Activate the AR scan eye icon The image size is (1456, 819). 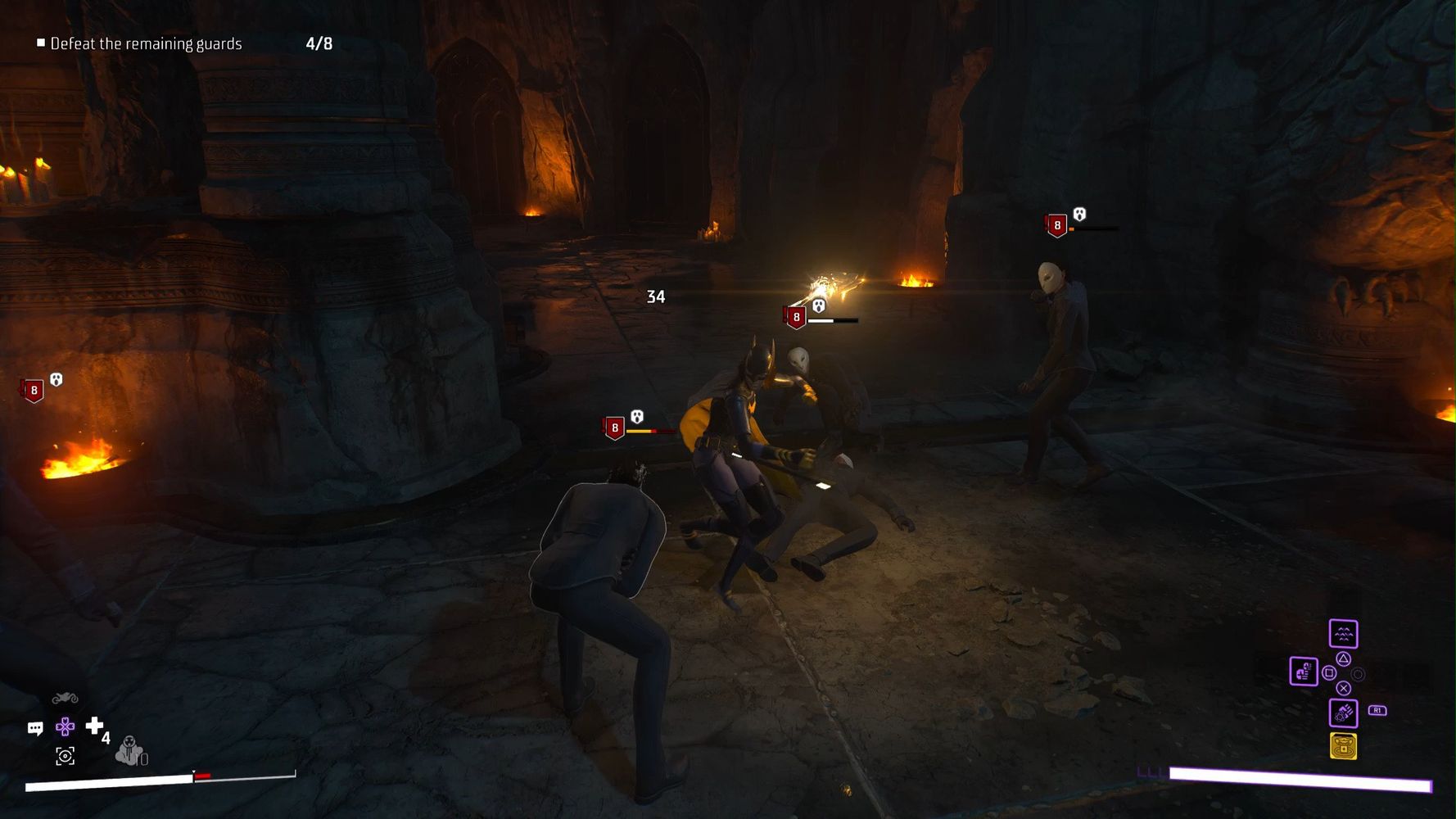click(x=65, y=756)
